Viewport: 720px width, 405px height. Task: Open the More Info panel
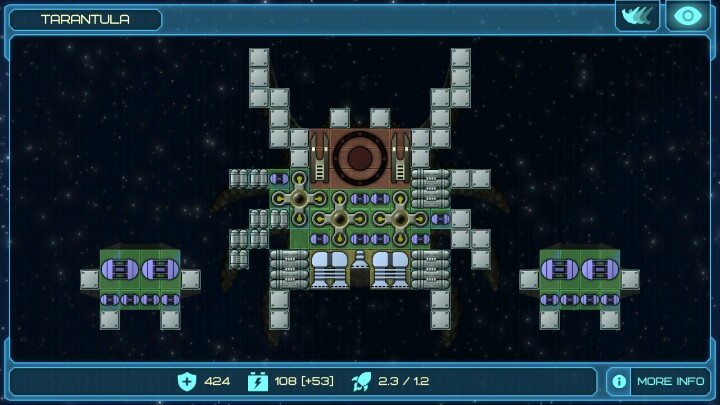tap(659, 381)
